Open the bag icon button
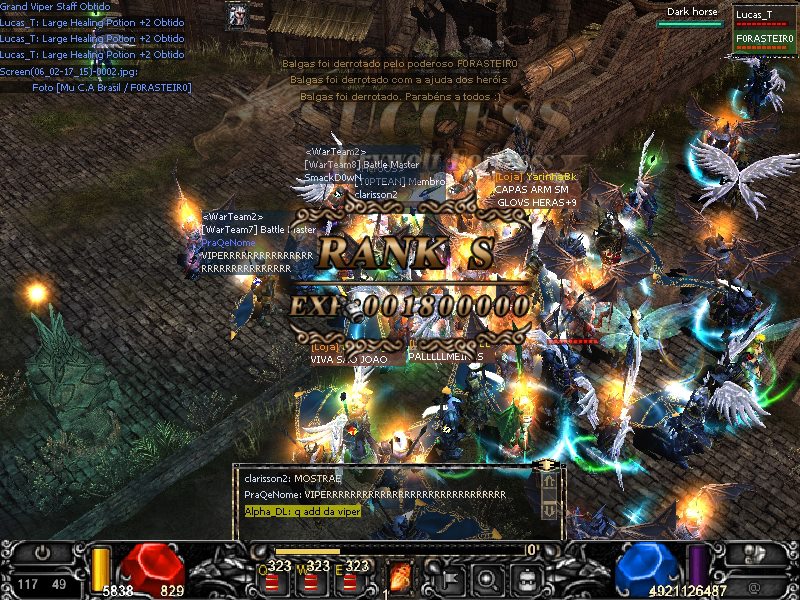Screen dimensions: 800x600 (x=525, y=577)
